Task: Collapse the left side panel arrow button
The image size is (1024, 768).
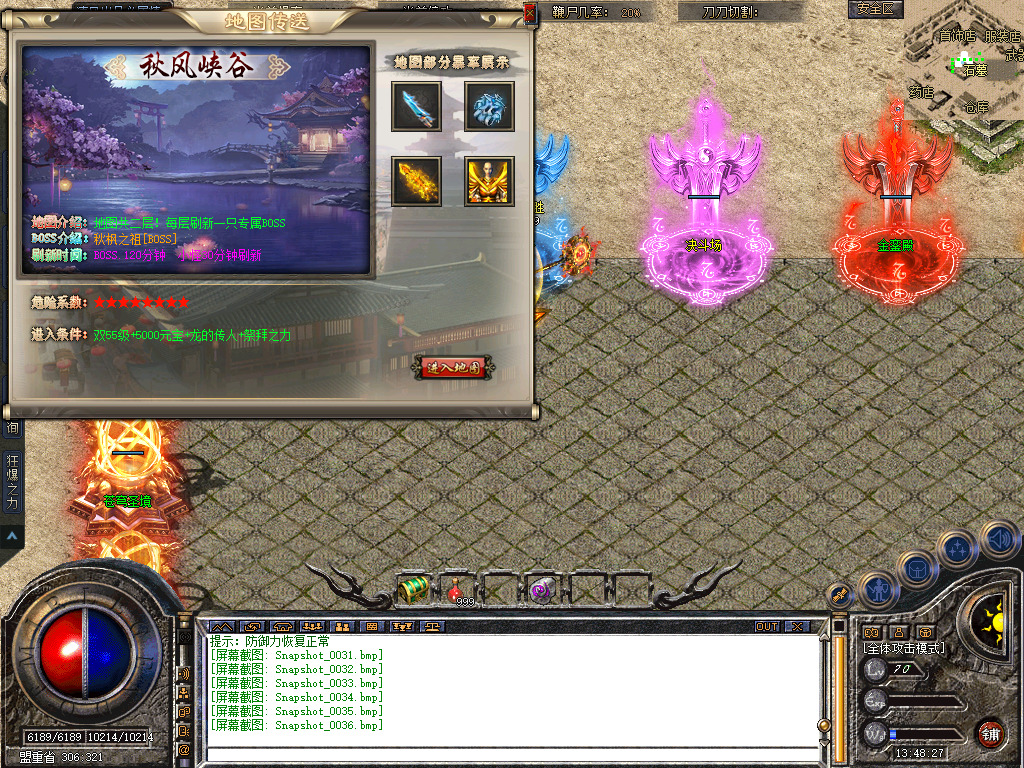Action: point(12,536)
